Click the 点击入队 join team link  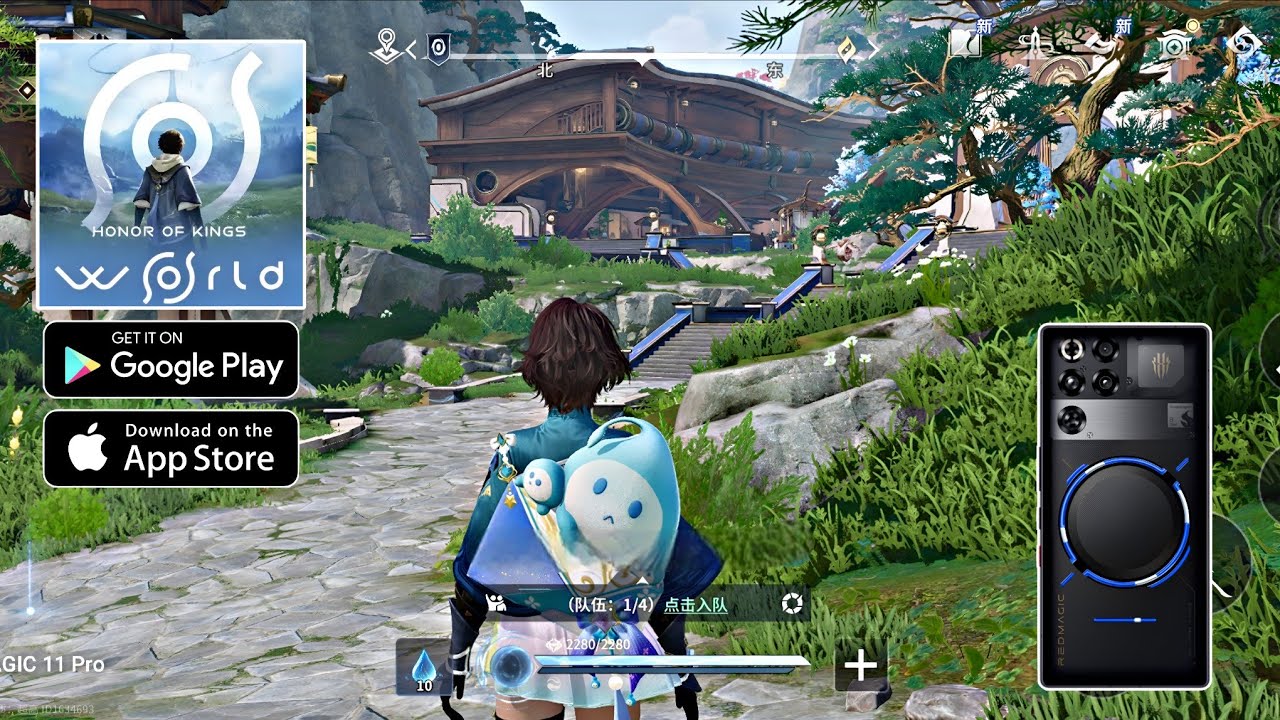[695, 604]
